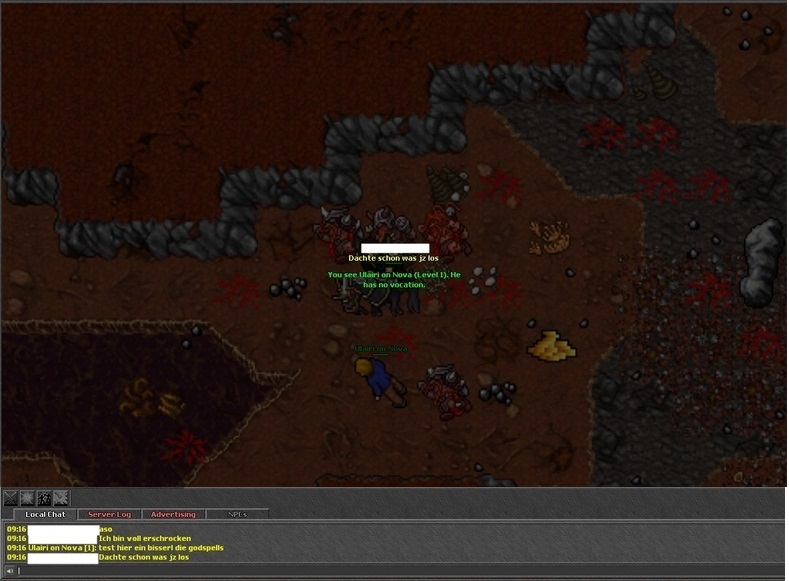Click the speaker icon beside the chat input

click(x=10, y=571)
